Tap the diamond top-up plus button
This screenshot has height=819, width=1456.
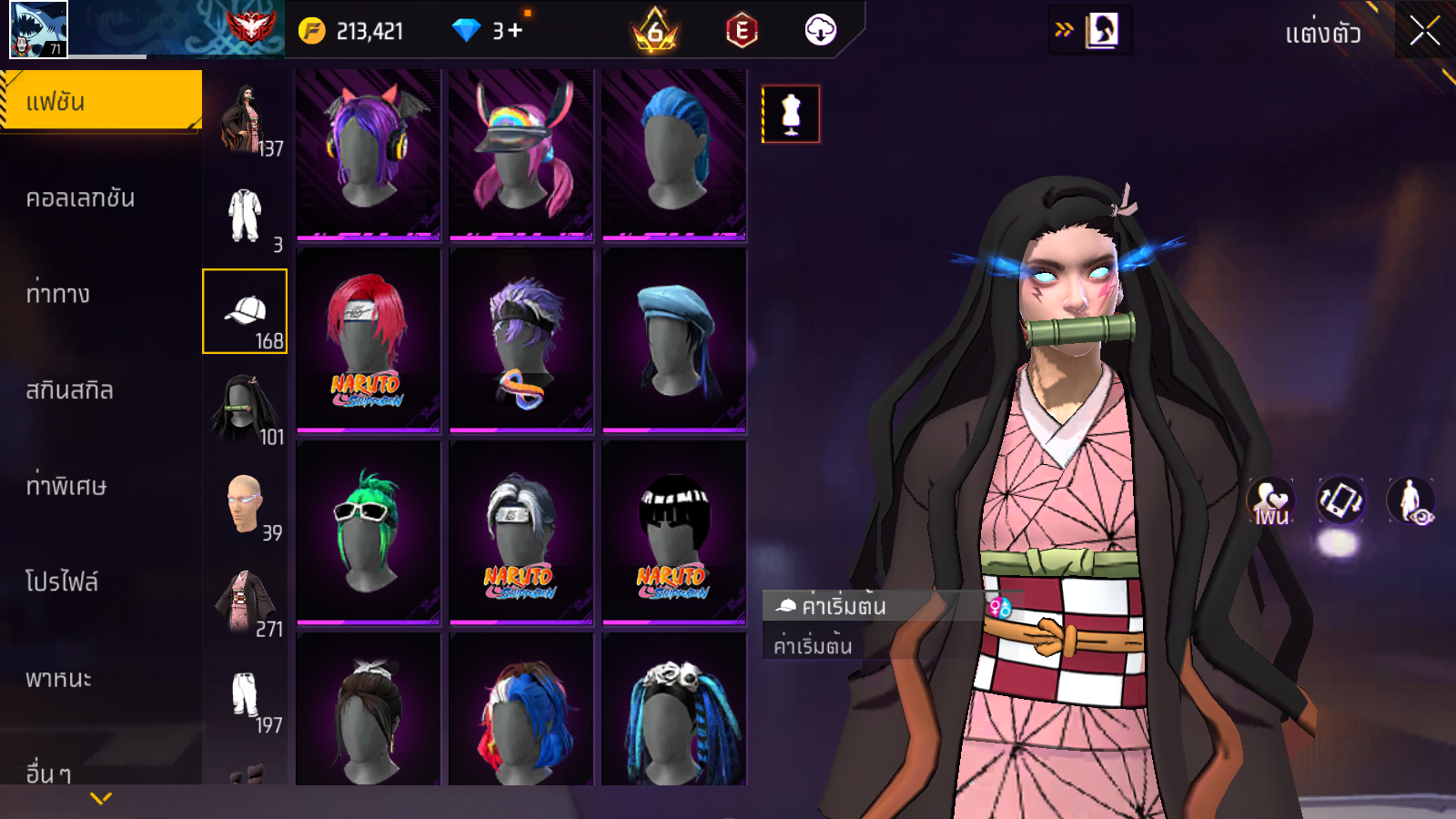coord(515,31)
